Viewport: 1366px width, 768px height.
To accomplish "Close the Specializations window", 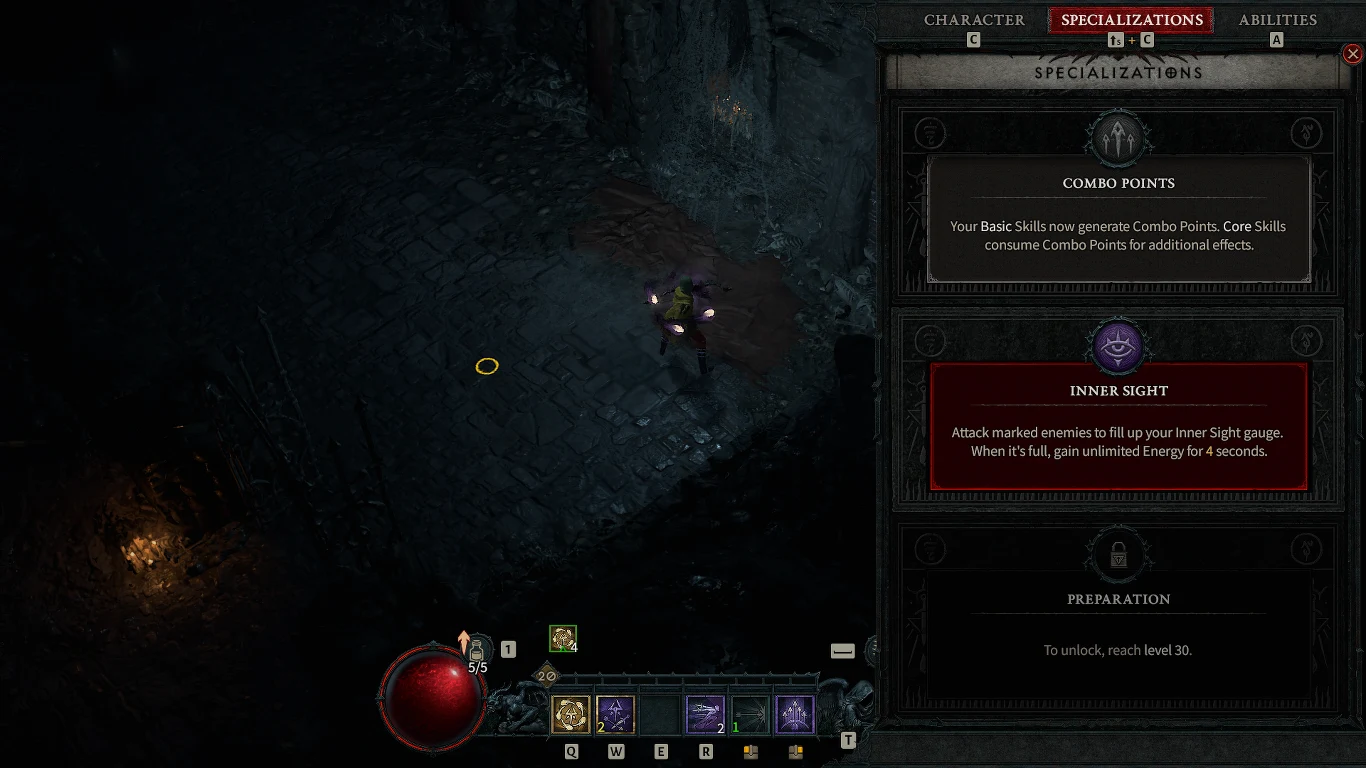I will (1353, 53).
